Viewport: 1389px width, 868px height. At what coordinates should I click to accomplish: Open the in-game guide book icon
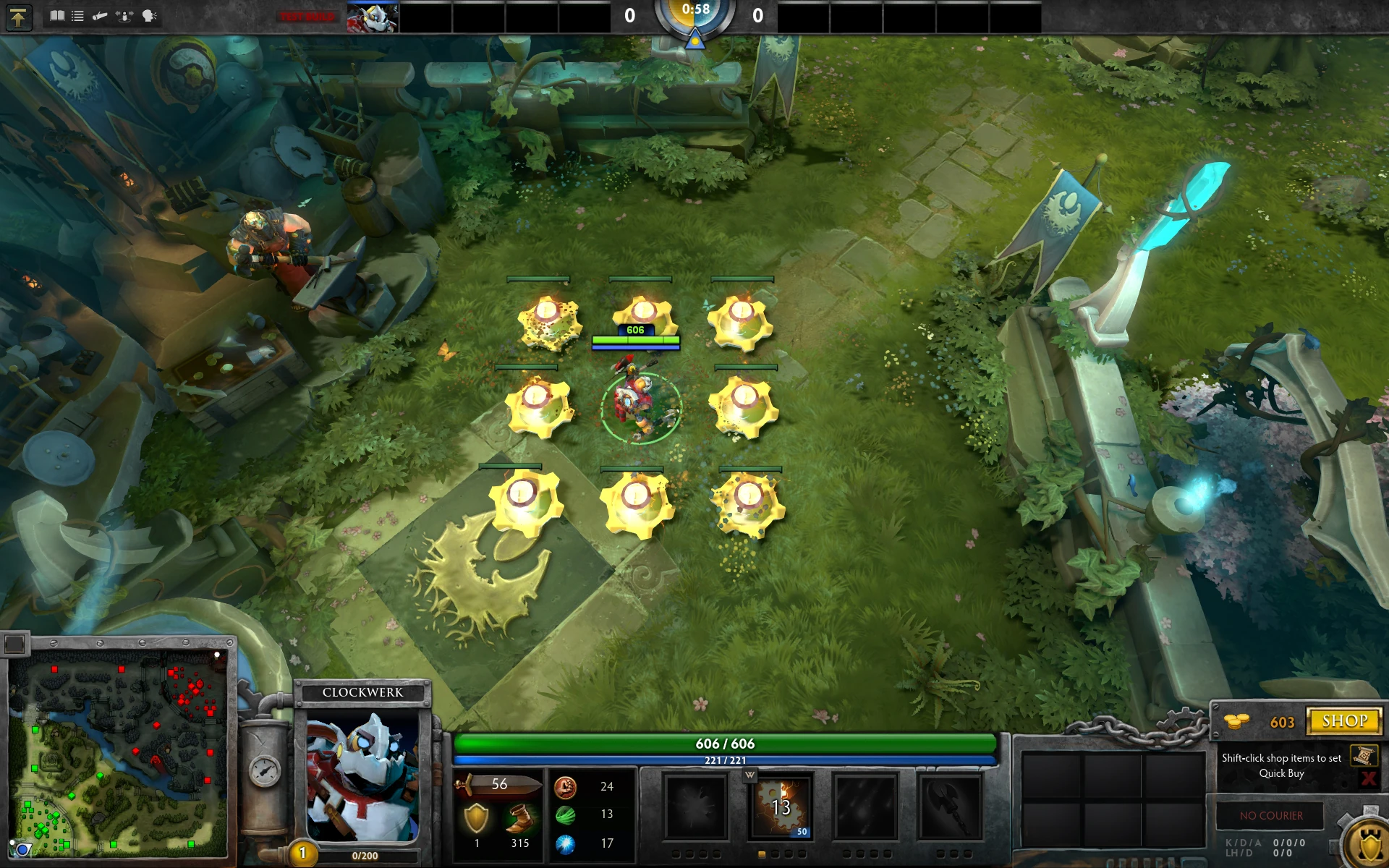(x=57, y=16)
